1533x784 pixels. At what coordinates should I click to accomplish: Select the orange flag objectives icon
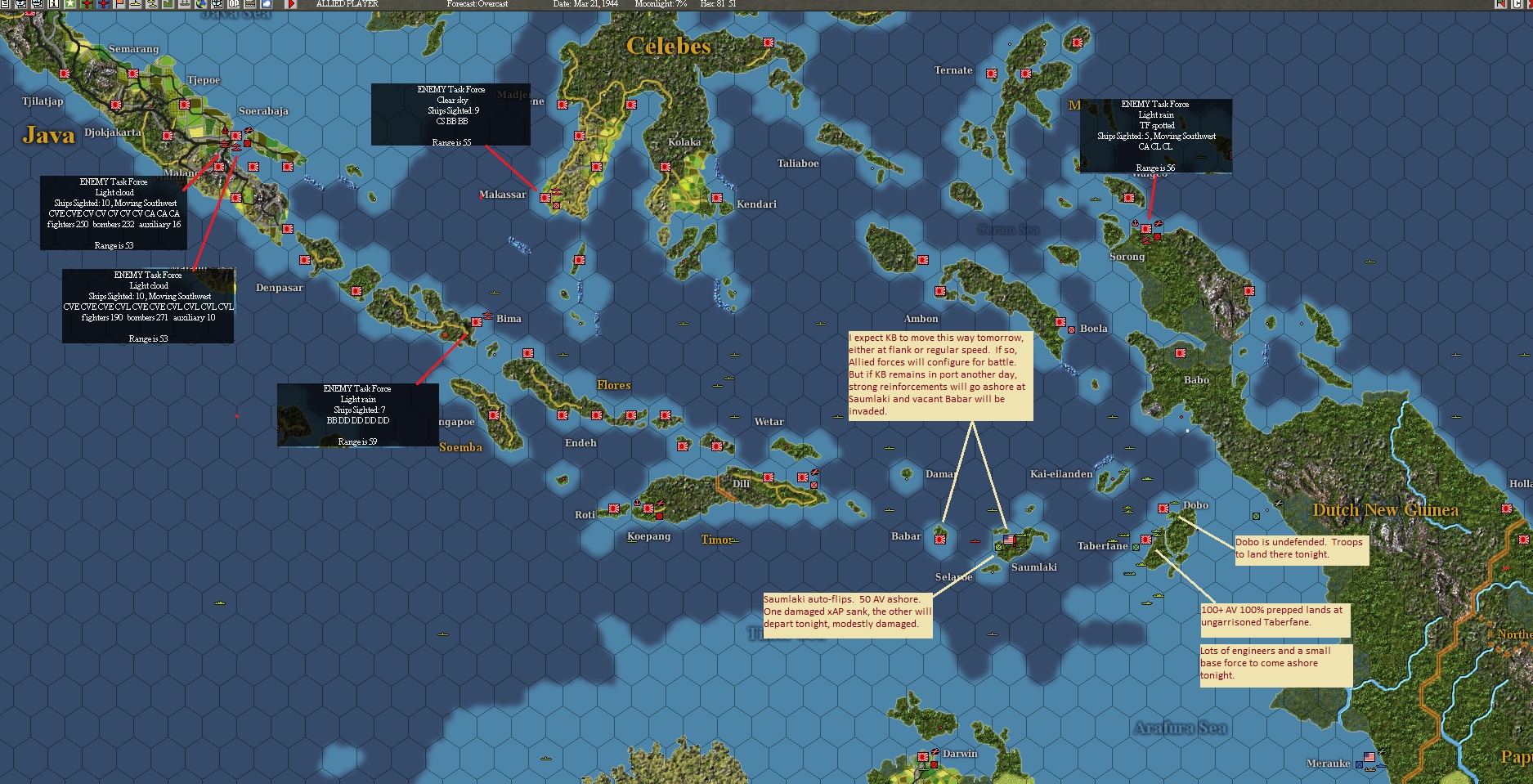click(120, 7)
